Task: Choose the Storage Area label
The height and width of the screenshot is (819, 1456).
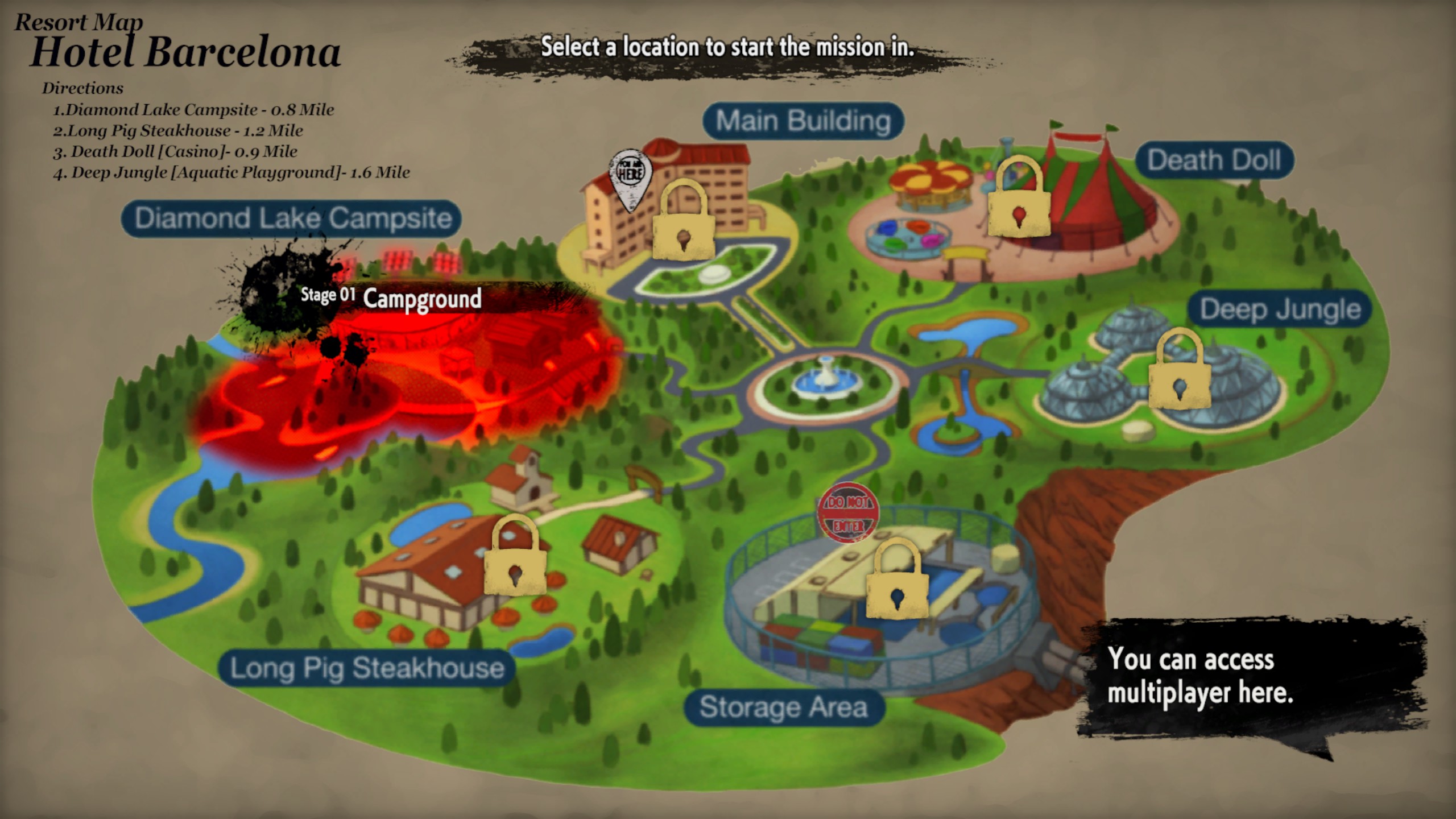Action: coord(784,707)
